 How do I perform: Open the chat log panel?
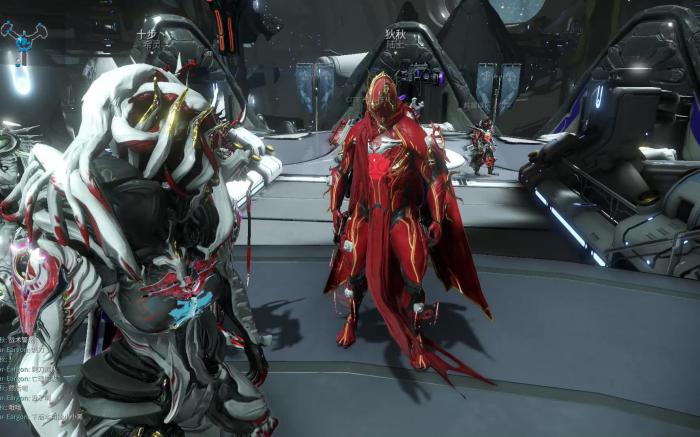[30, 380]
